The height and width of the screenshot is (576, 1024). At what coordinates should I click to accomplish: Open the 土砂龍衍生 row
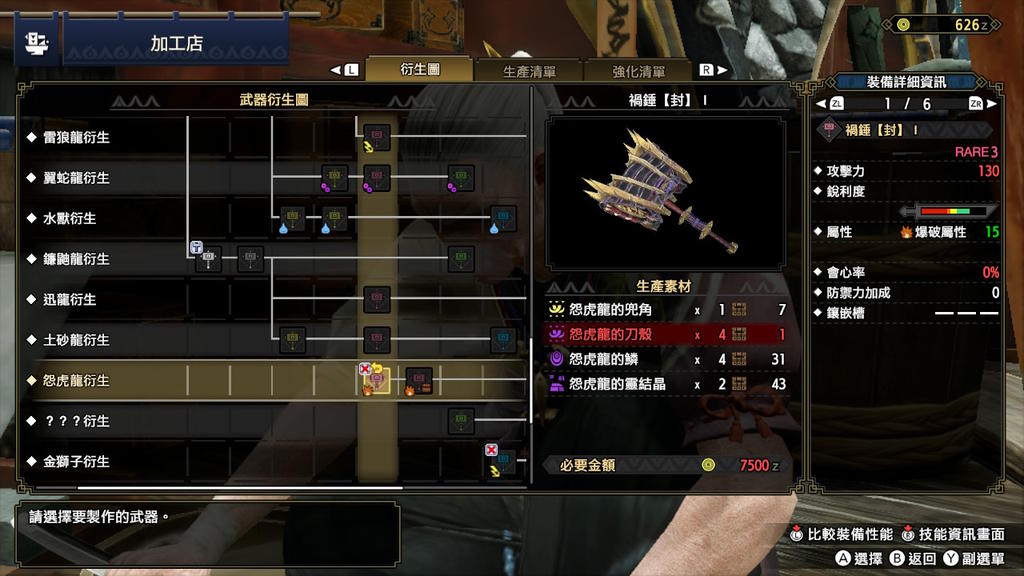pos(76,340)
